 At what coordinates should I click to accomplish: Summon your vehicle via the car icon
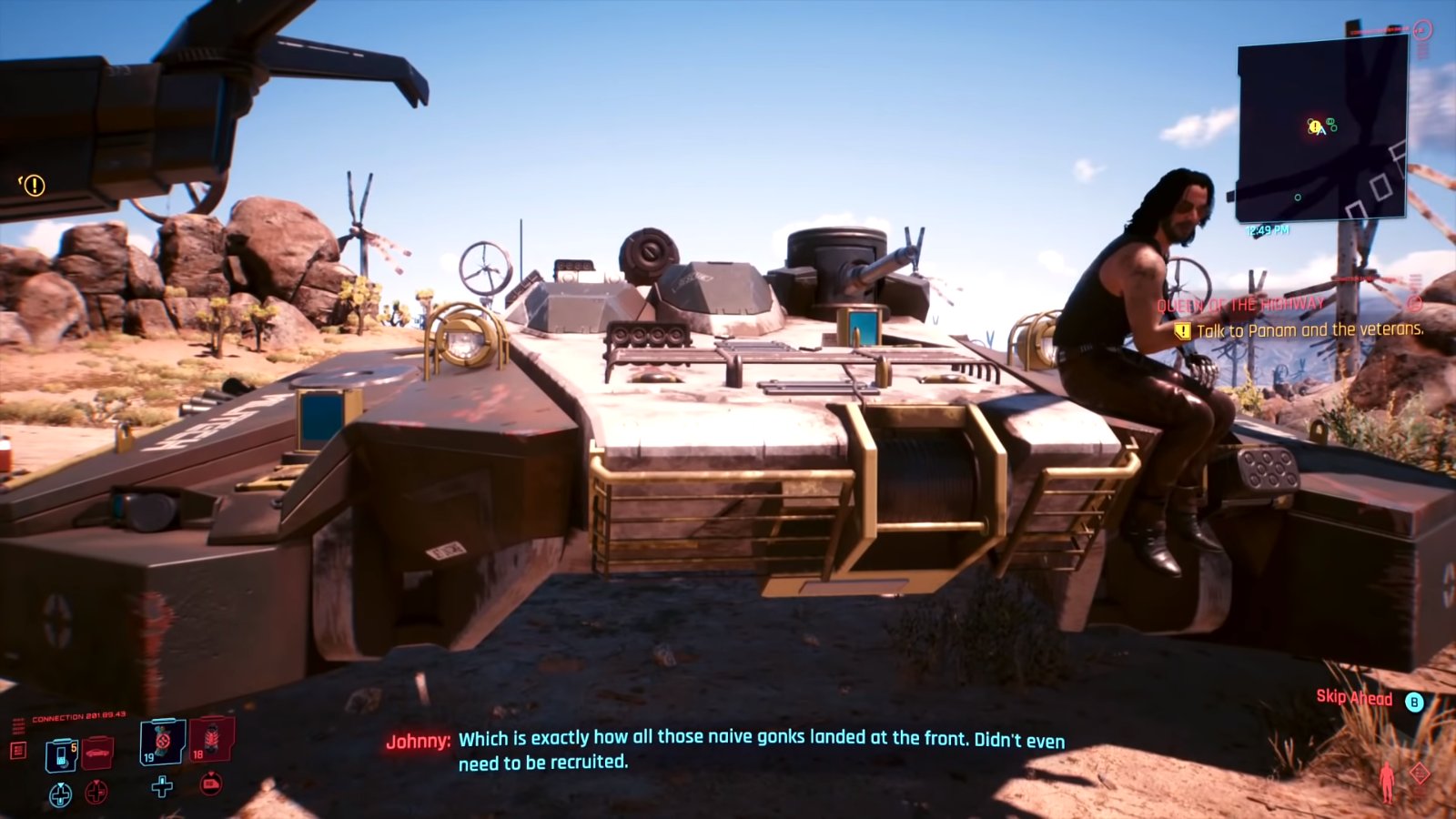click(x=97, y=754)
